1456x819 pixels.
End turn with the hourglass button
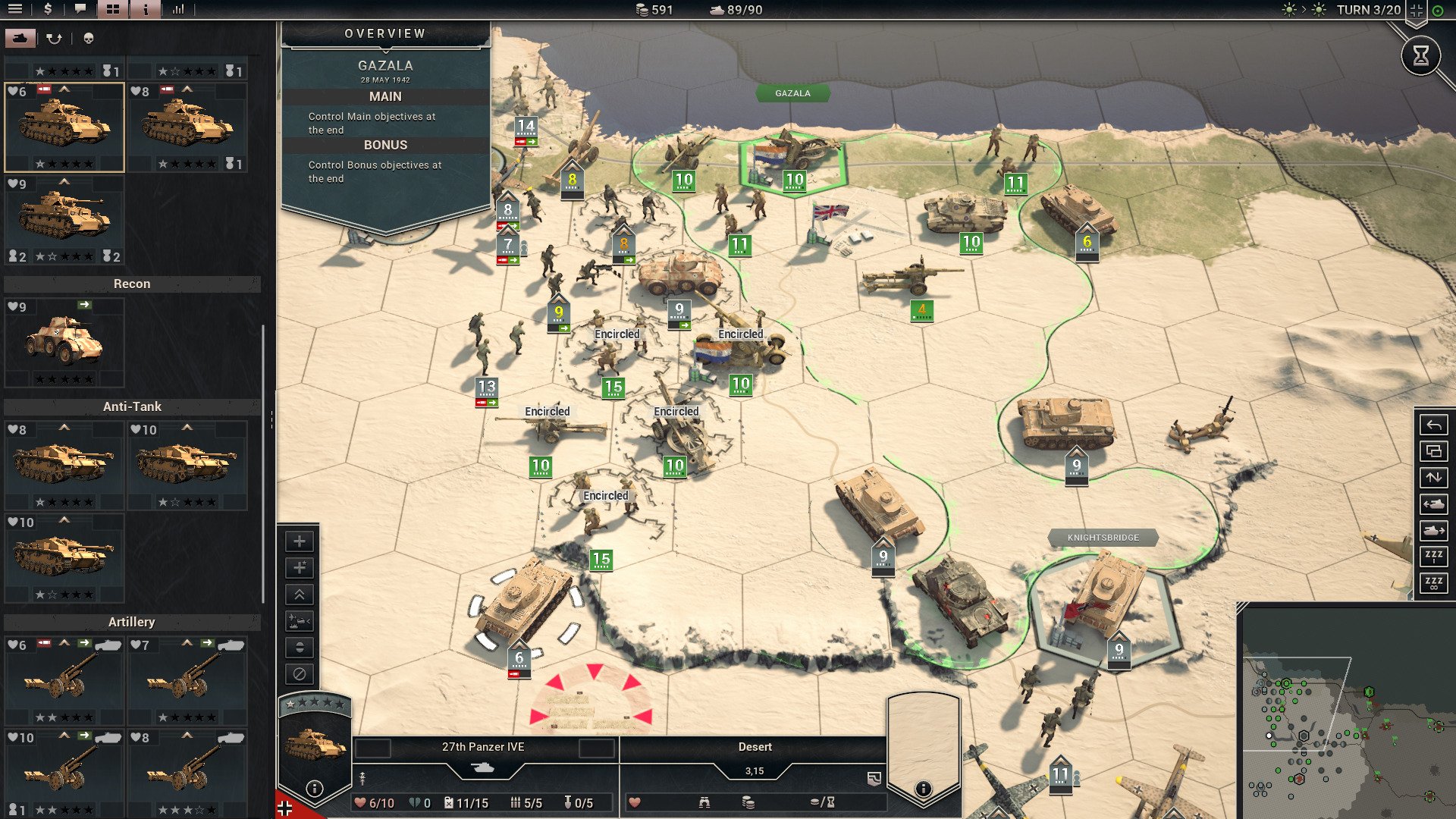1420,55
